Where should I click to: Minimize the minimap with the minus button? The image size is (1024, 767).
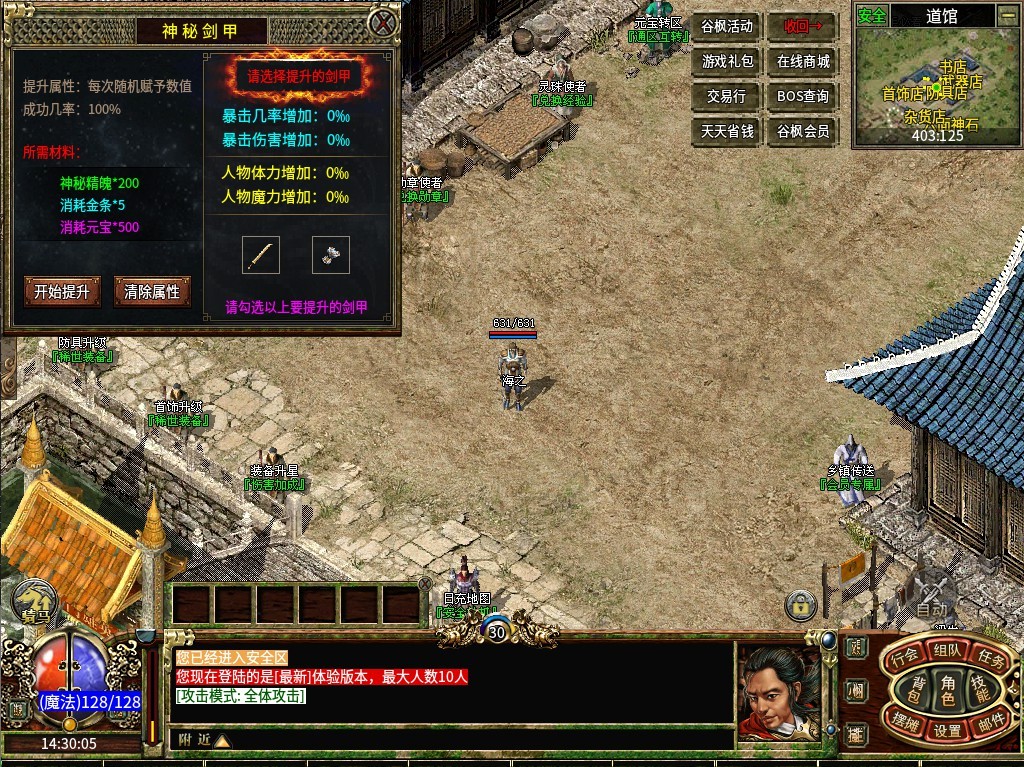click(x=1006, y=15)
